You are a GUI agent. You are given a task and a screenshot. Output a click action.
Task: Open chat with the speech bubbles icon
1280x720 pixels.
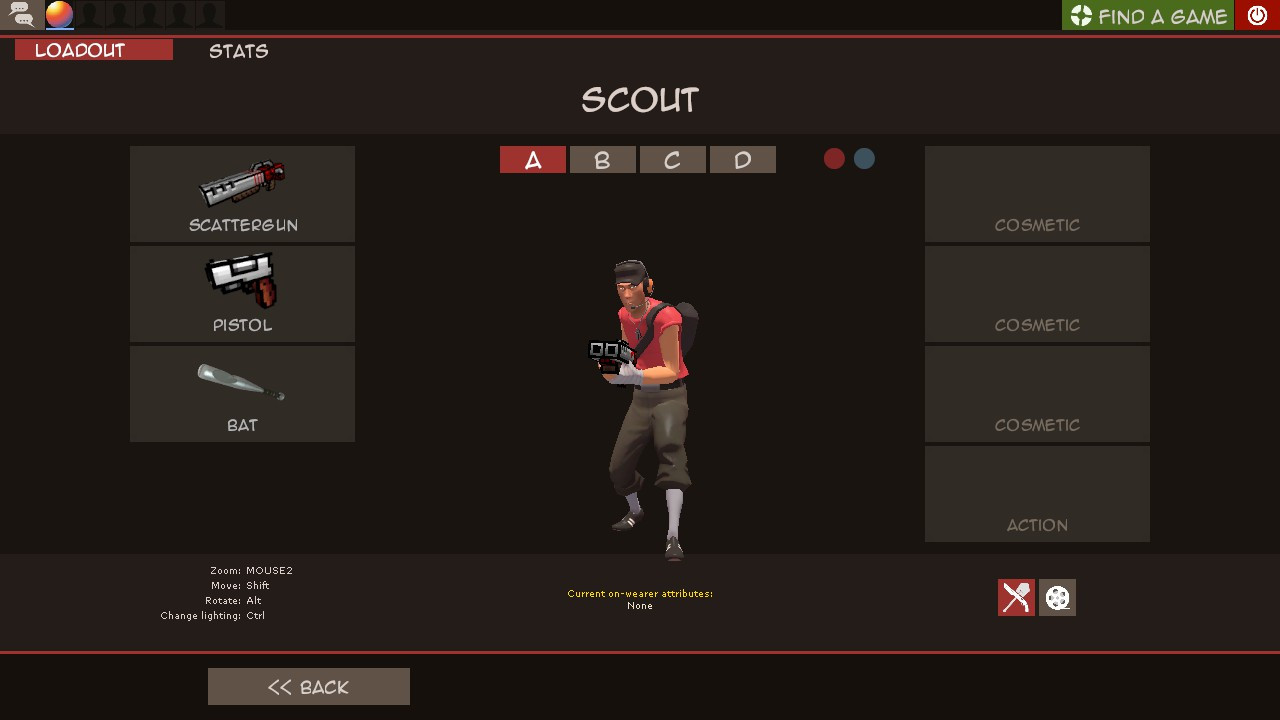20,14
